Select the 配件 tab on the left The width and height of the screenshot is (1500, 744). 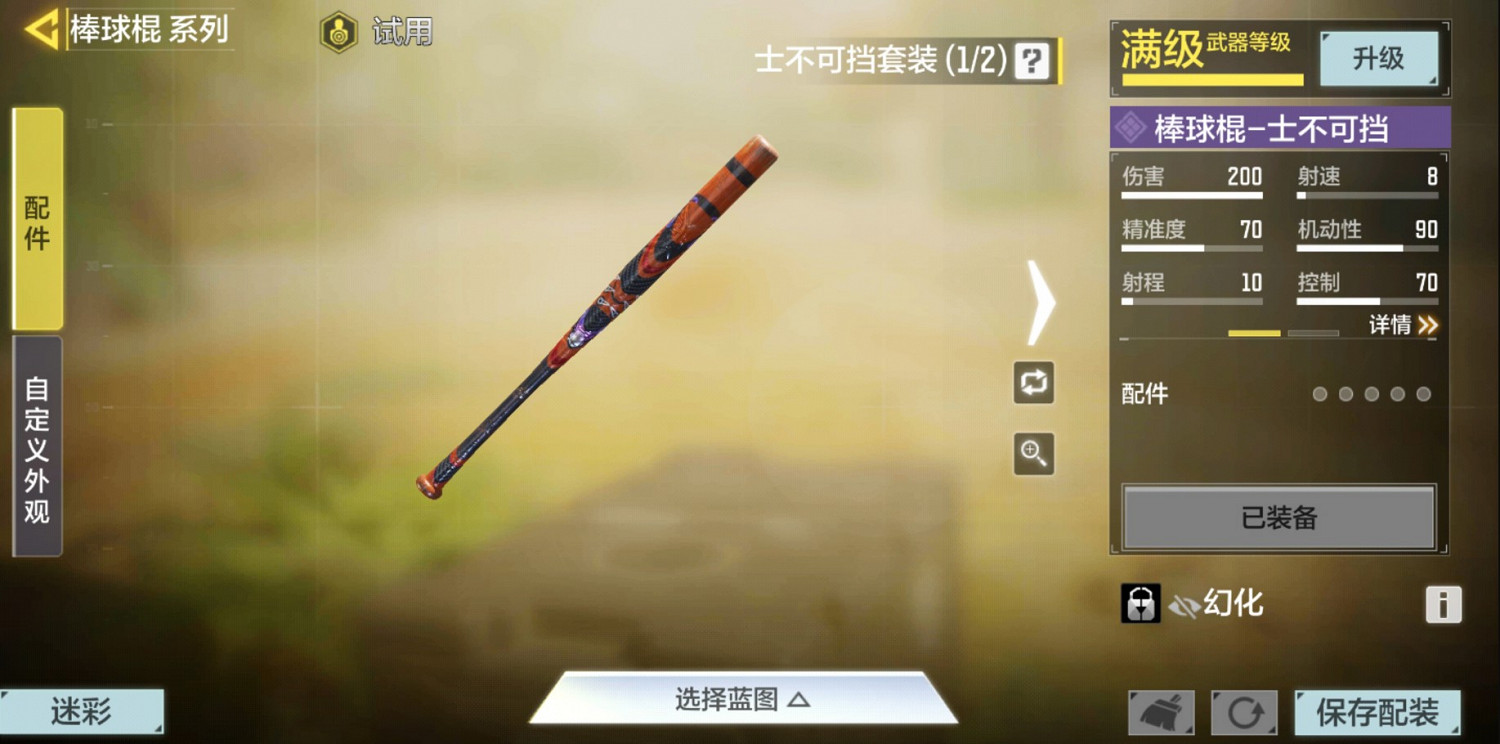click(x=35, y=222)
